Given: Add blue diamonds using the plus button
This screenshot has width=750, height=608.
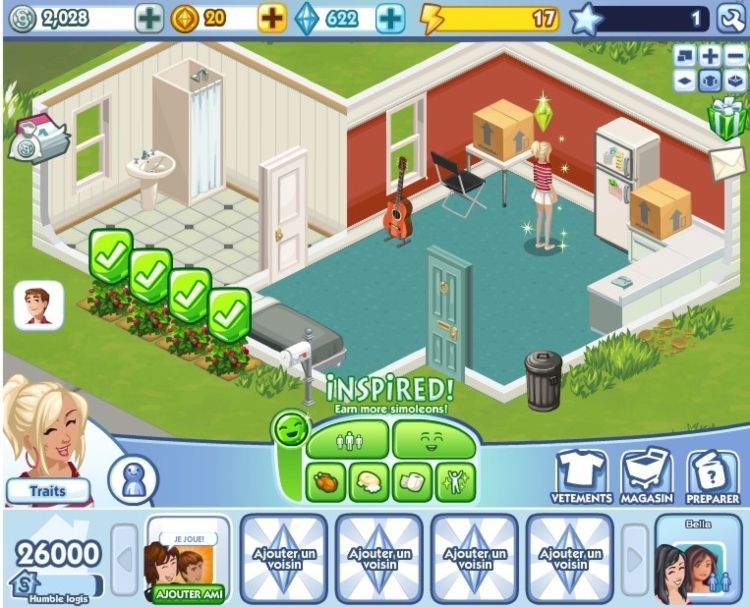Looking at the screenshot, I should tap(391, 18).
